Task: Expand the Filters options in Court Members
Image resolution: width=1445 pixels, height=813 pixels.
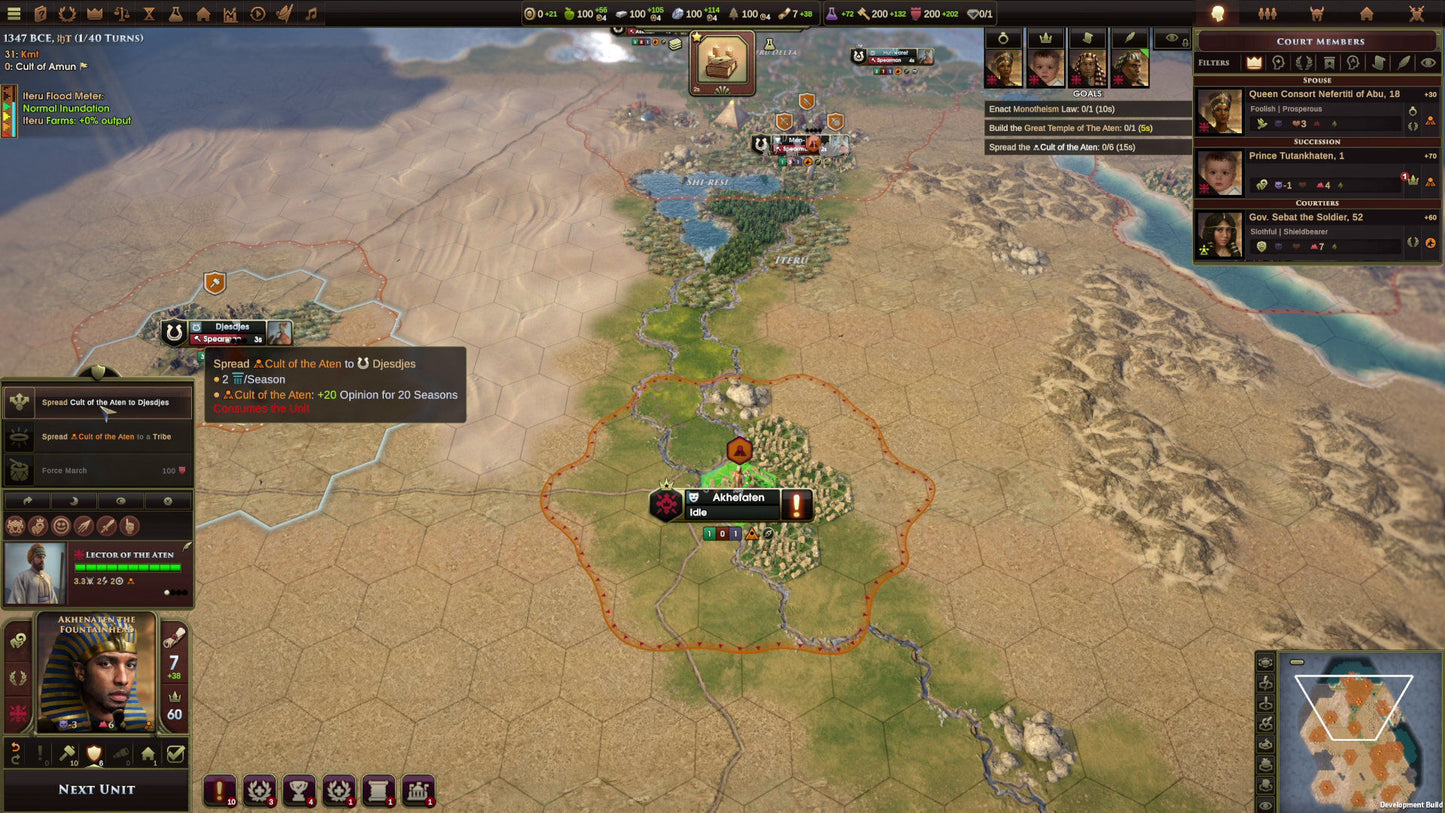Action: pyautogui.click(x=1213, y=62)
